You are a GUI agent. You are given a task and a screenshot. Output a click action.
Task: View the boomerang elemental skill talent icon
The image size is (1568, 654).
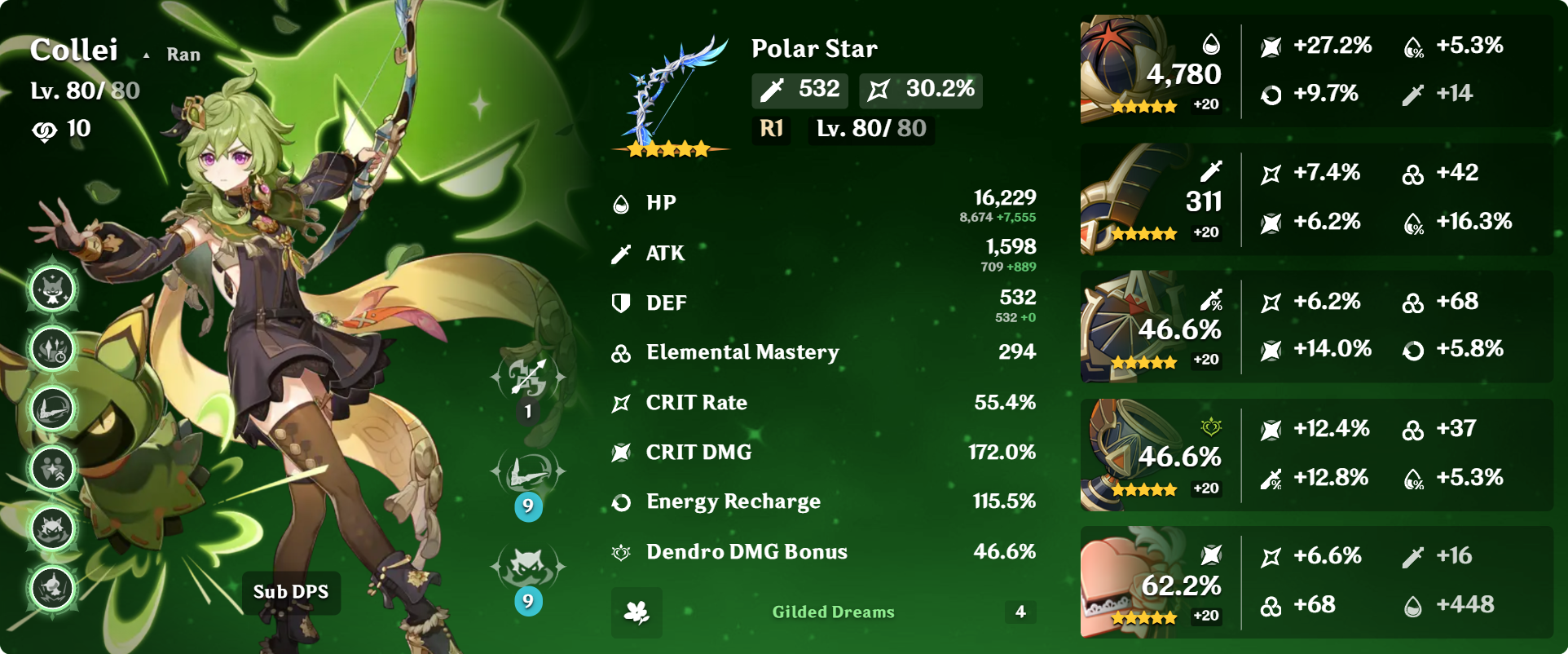[528, 473]
